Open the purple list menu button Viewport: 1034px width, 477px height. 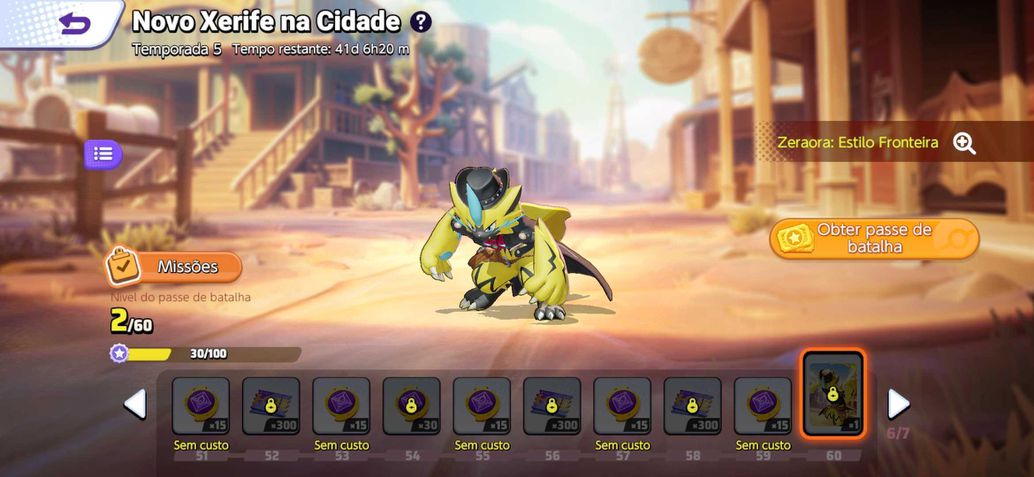point(103,154)
